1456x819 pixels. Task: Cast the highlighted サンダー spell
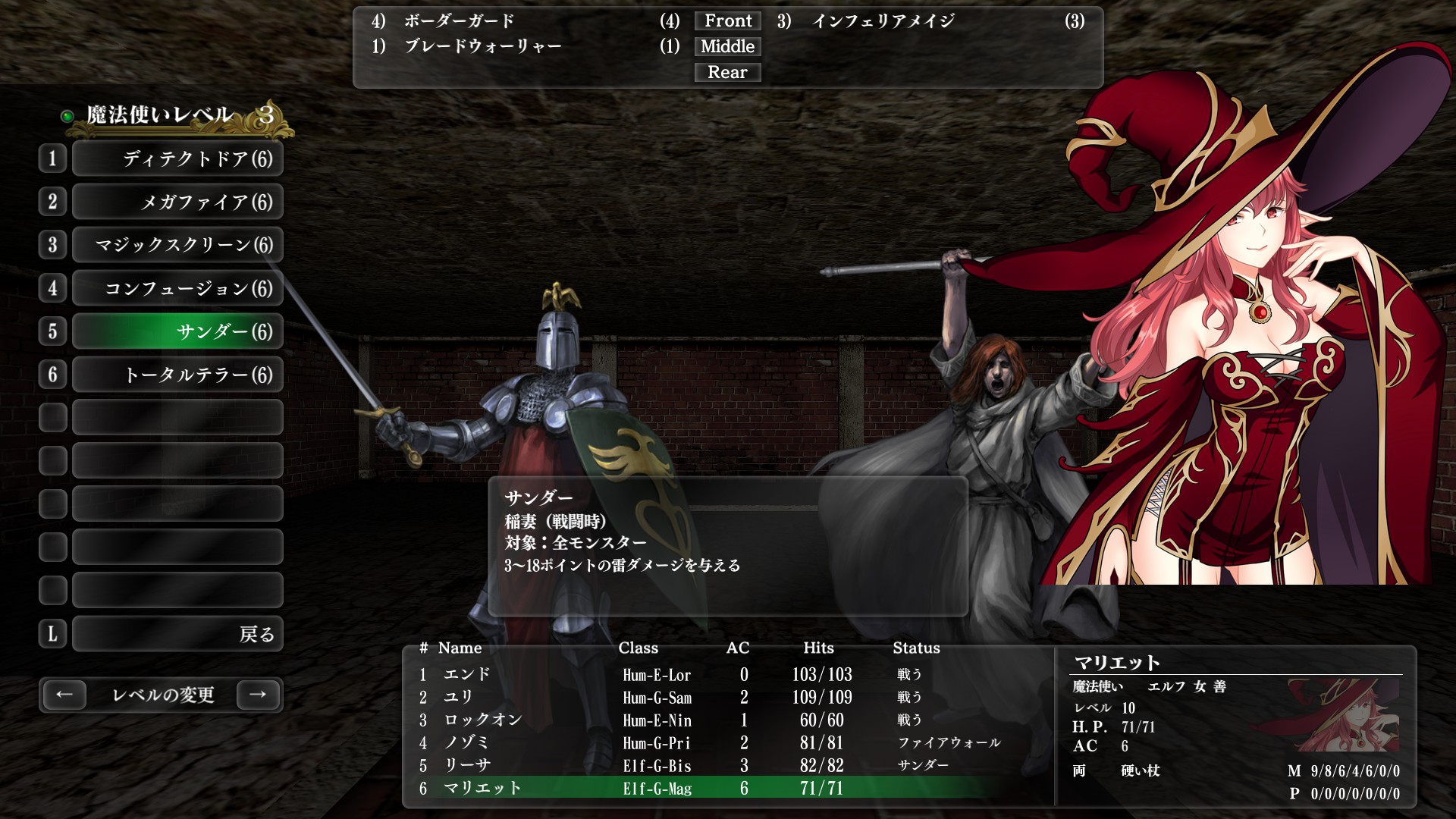177,331
